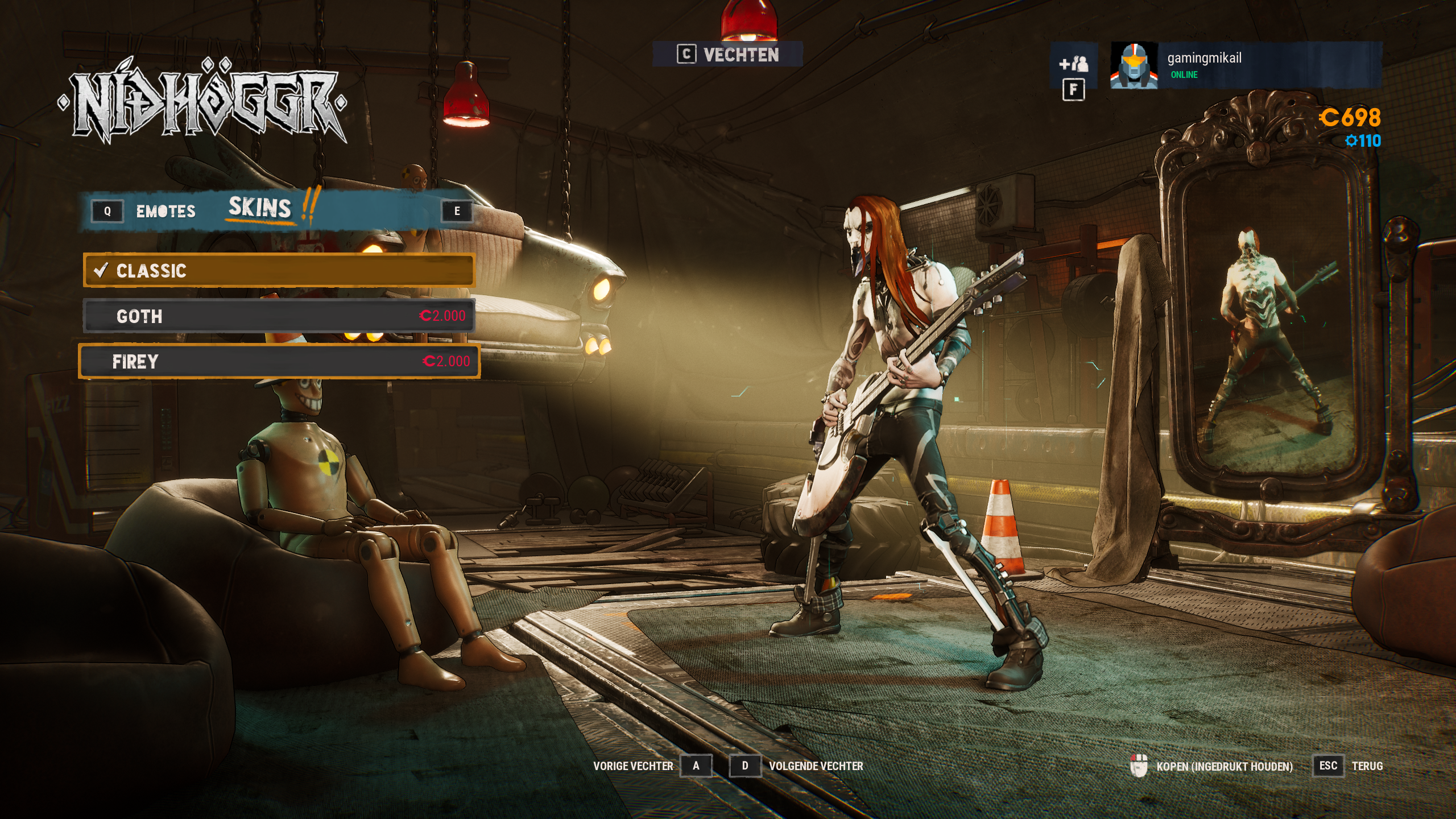This screenshot has width=1456, height=819.
Task: Select the Classic skin
Action: point(279,271)
